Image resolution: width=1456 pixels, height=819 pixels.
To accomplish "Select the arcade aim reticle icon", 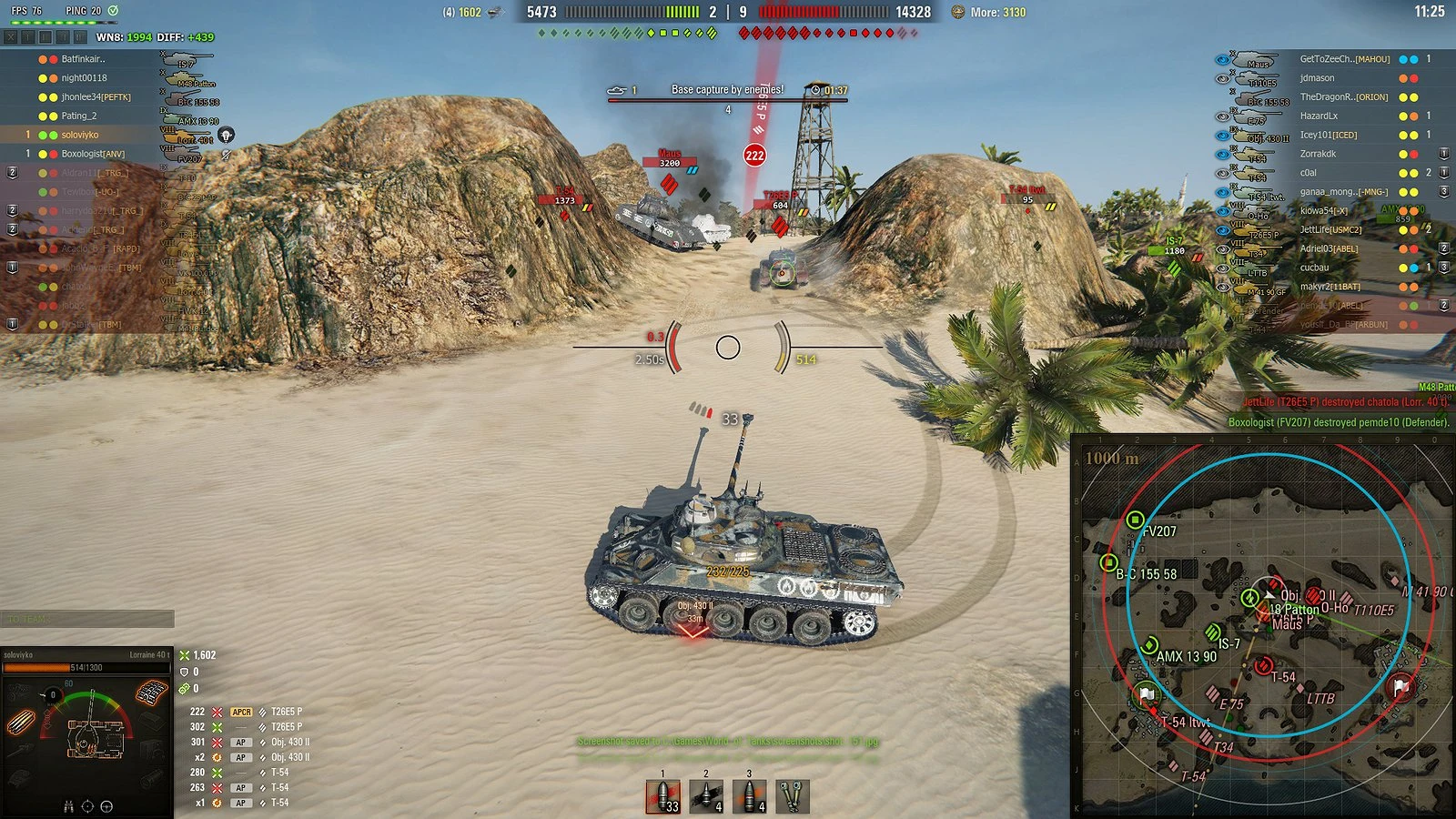I will (x=87, y=806).
